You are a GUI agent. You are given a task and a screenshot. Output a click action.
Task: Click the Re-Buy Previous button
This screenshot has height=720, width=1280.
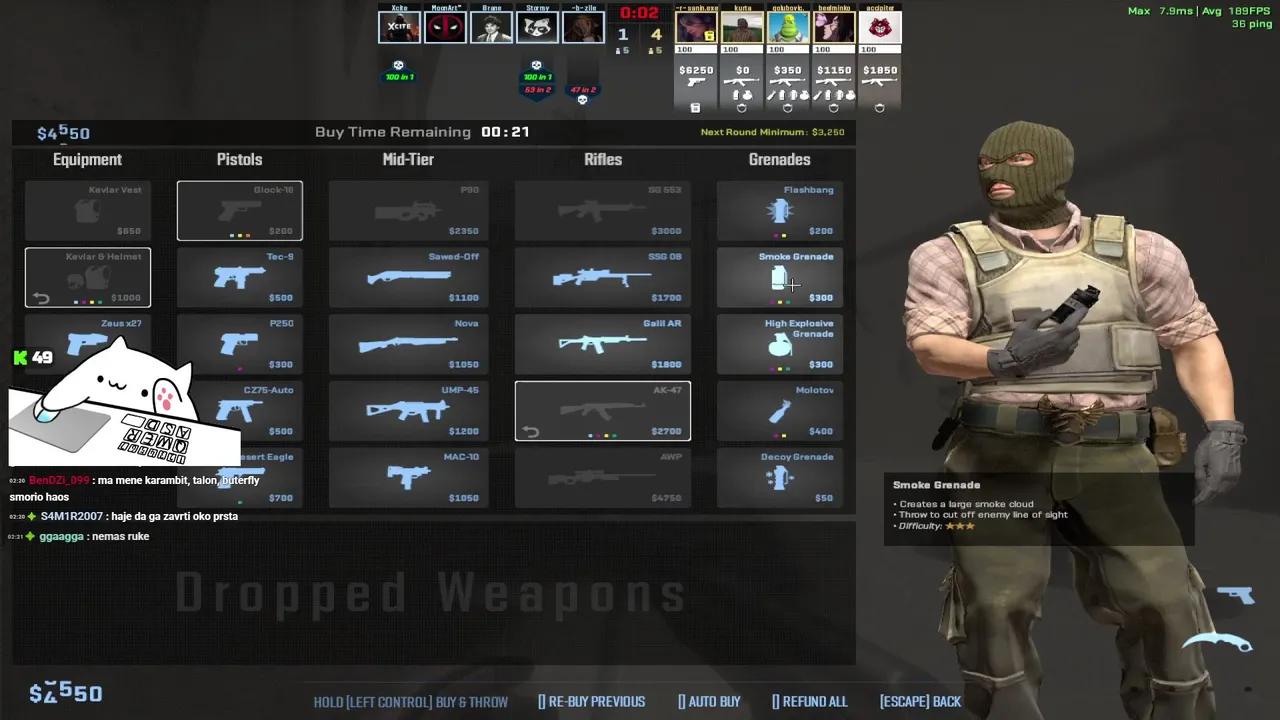(591, 701)
